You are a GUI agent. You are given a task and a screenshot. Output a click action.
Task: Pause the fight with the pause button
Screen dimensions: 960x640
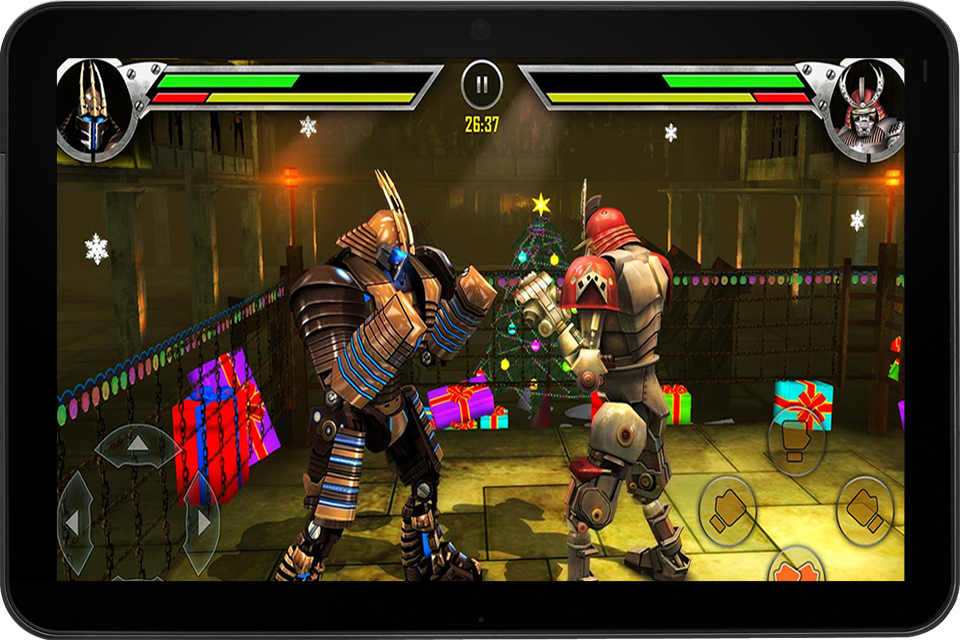[x=482, y=85]
